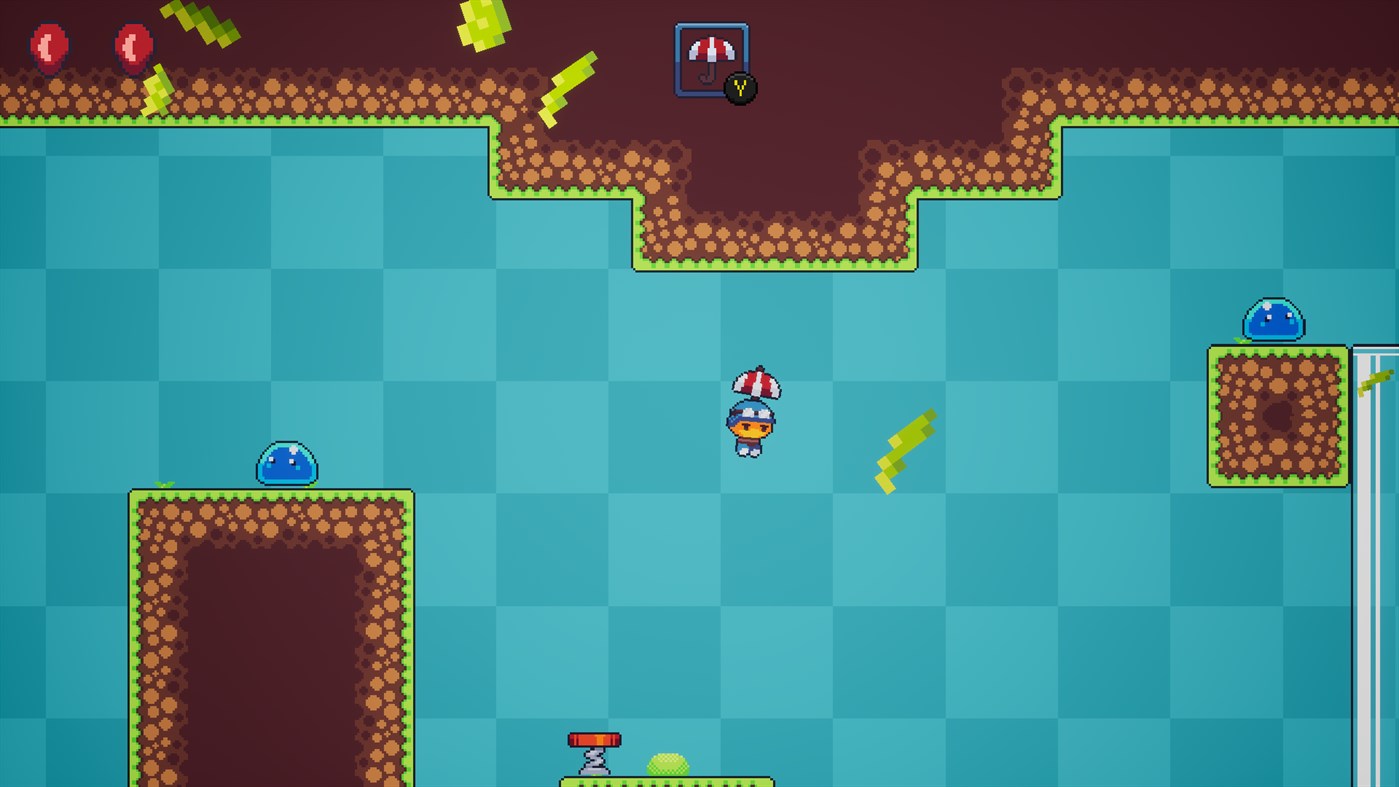1399x787 pixels.
Task: Click the yellow Y button prompt
Action: pos(740,88)
